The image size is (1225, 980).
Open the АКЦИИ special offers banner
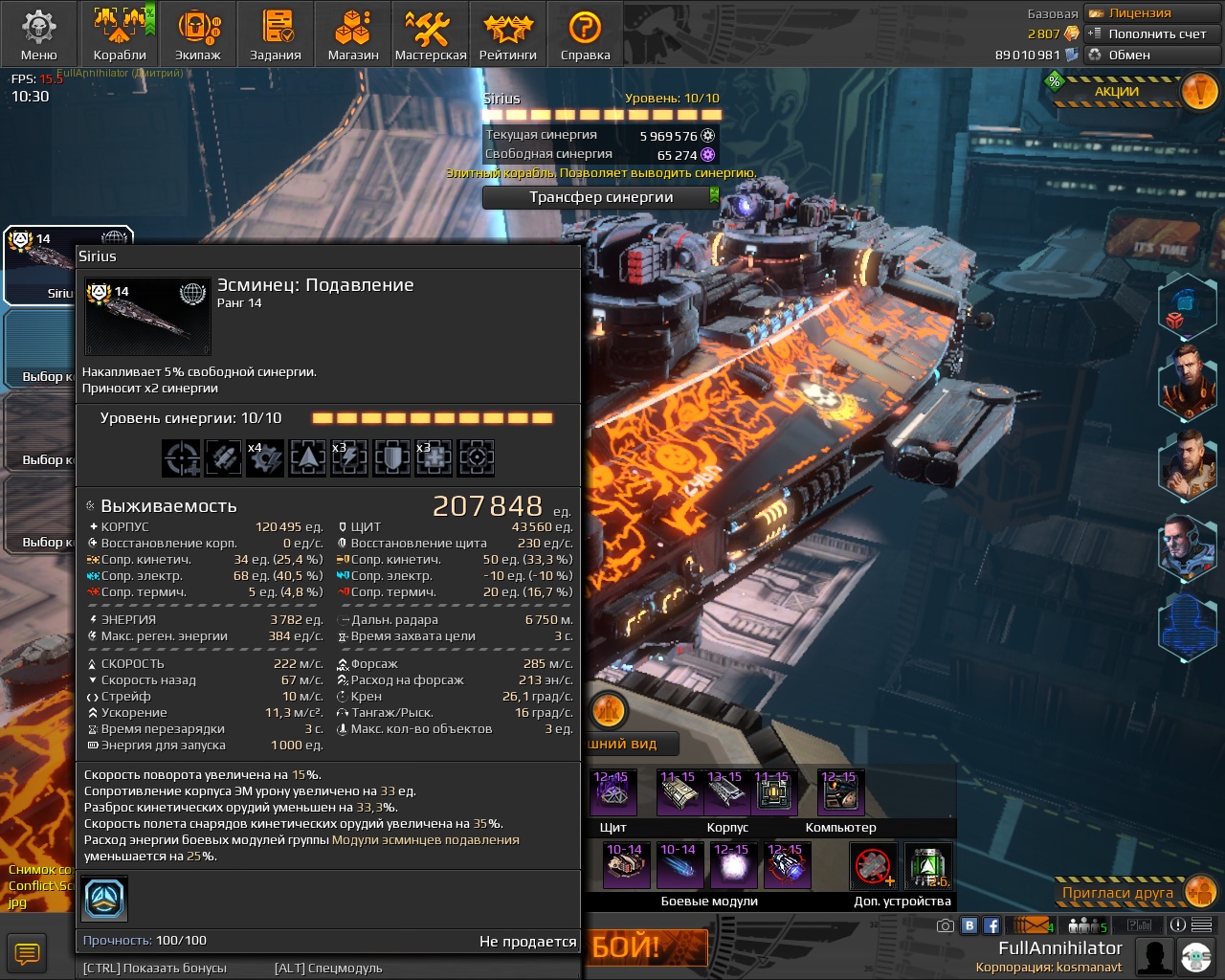[x=1129, y=92]
